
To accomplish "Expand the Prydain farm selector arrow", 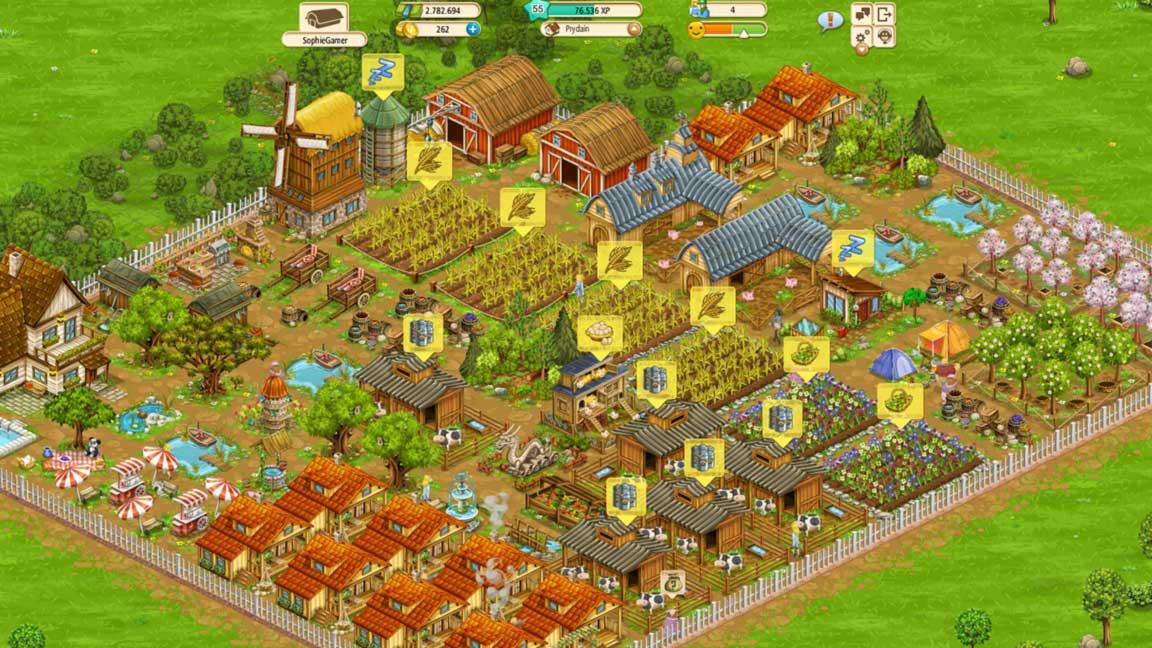I will pyautogui.click(x=632, y=29).
